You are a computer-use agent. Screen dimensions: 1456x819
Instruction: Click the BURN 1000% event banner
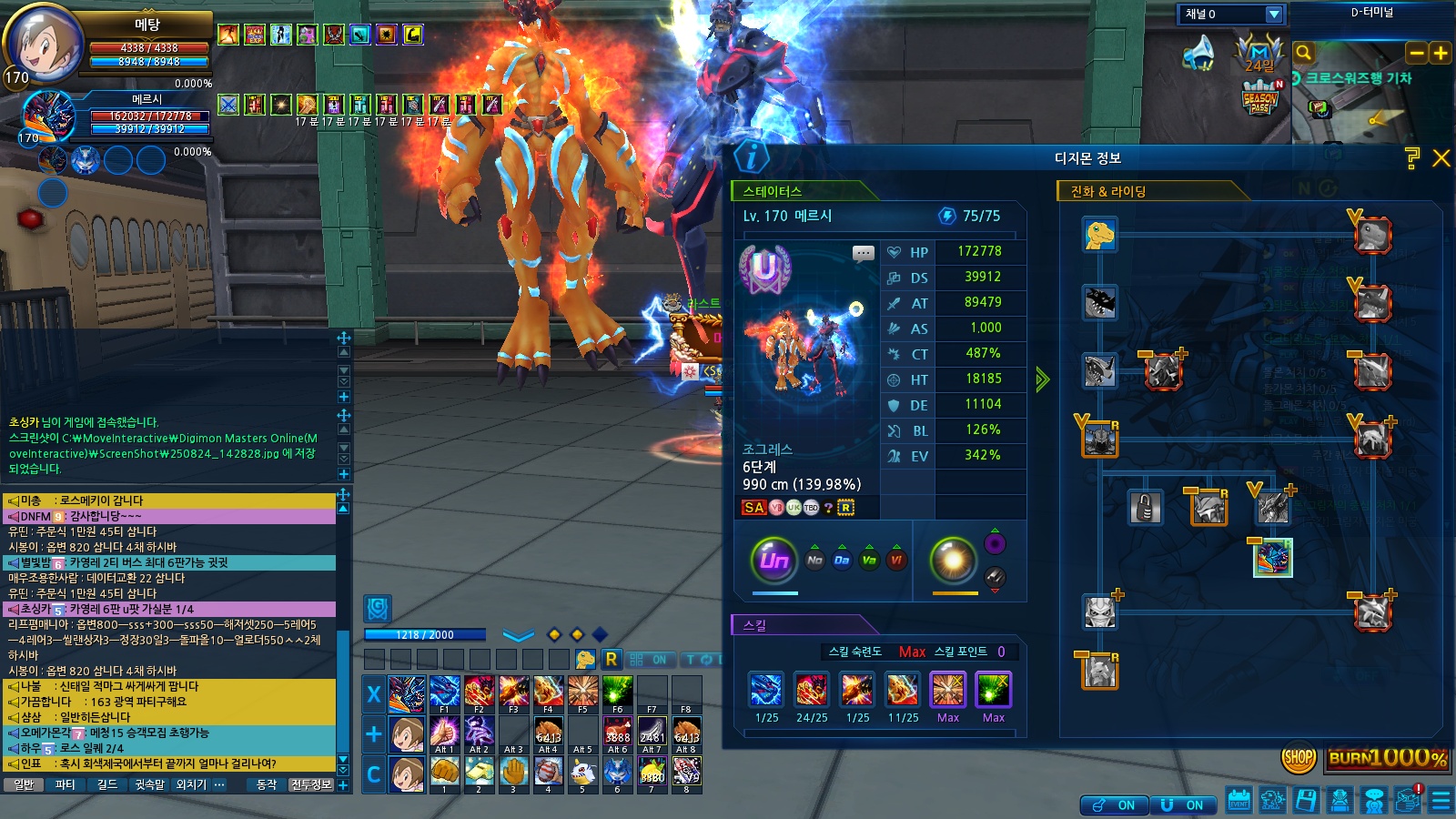point(1387,757)
